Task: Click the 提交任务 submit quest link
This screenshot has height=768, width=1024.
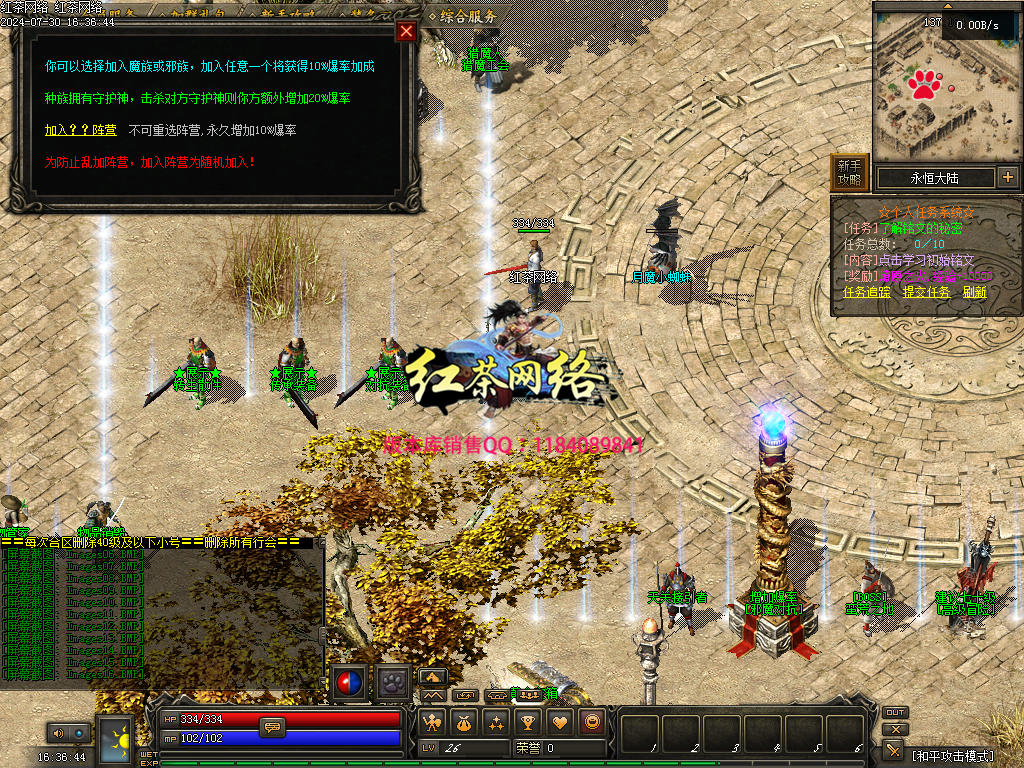Action: [x=926, y=292]
